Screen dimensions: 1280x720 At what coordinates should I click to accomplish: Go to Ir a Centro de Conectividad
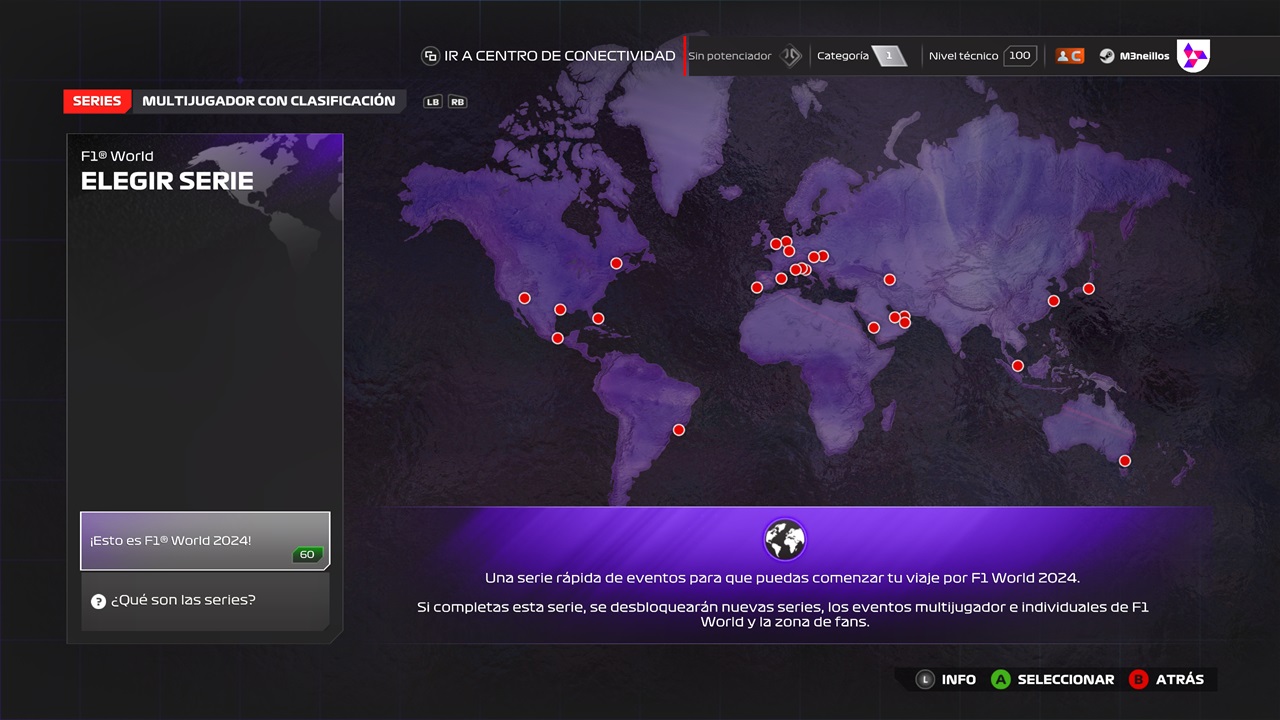[549, 56]
